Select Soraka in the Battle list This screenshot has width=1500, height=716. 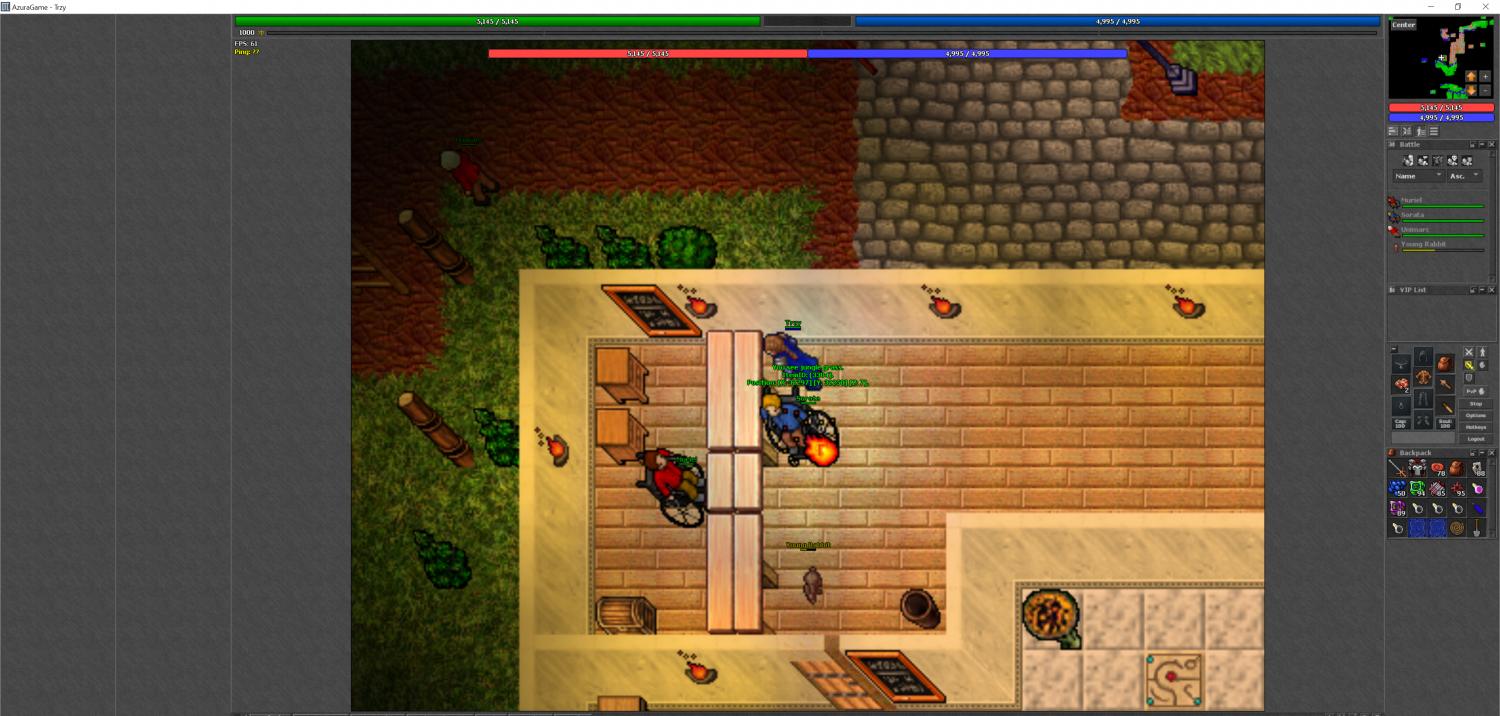[x=1412, y=215]
